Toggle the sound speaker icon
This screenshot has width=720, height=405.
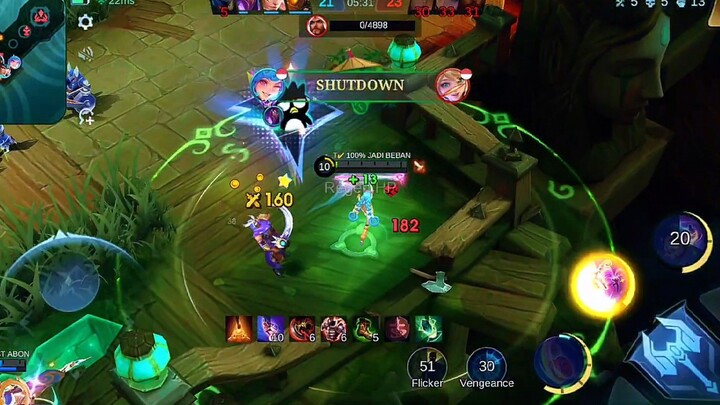(86, 53)
